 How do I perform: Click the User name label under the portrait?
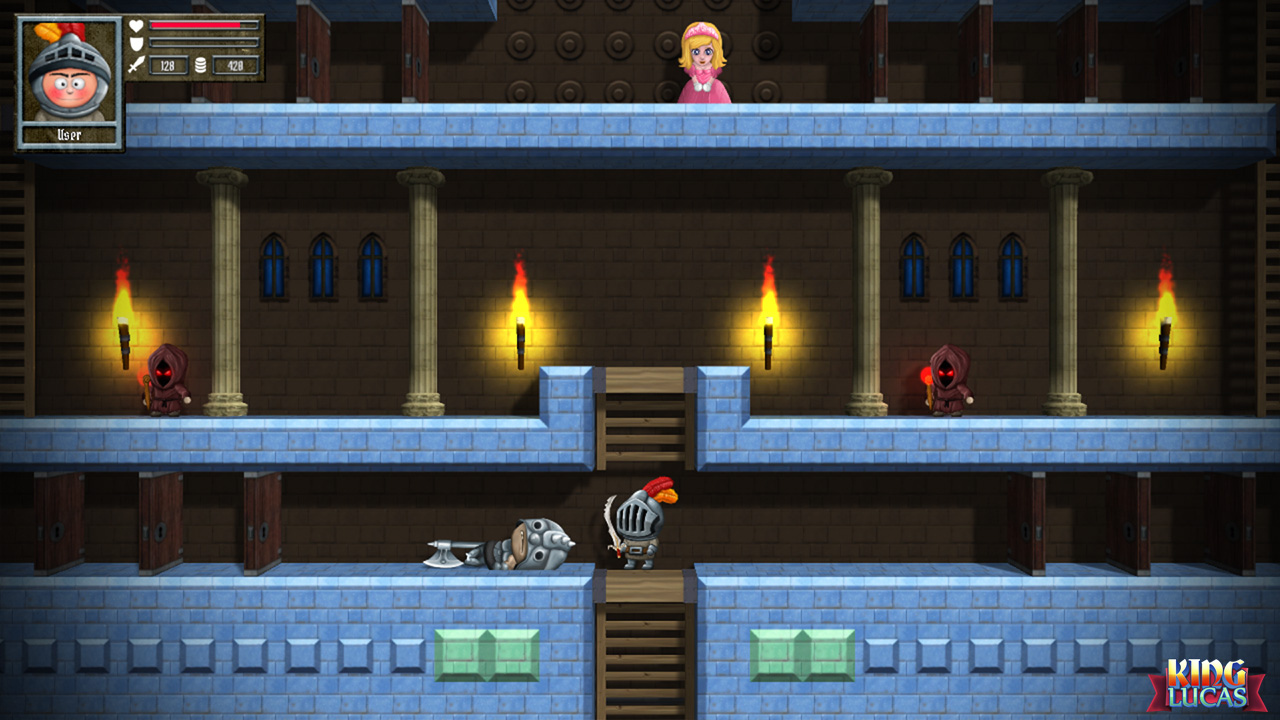67,131
